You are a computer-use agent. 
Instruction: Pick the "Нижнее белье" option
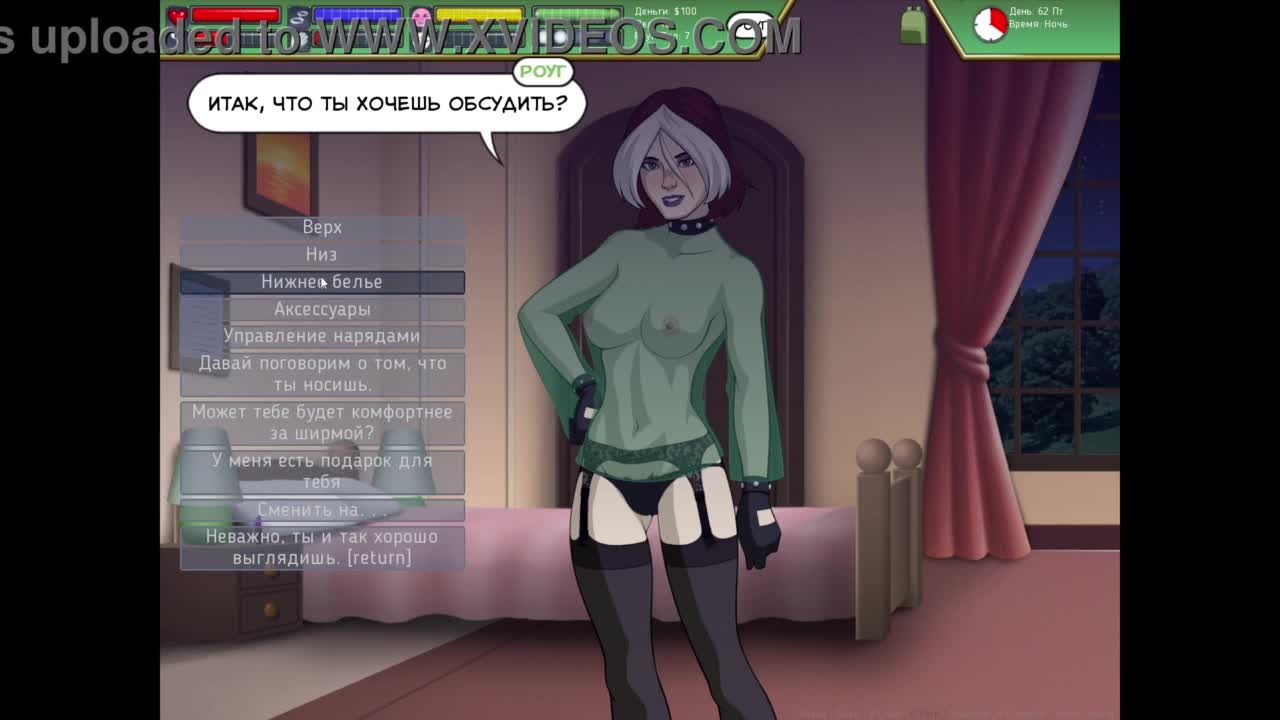[x=322, y=282]
